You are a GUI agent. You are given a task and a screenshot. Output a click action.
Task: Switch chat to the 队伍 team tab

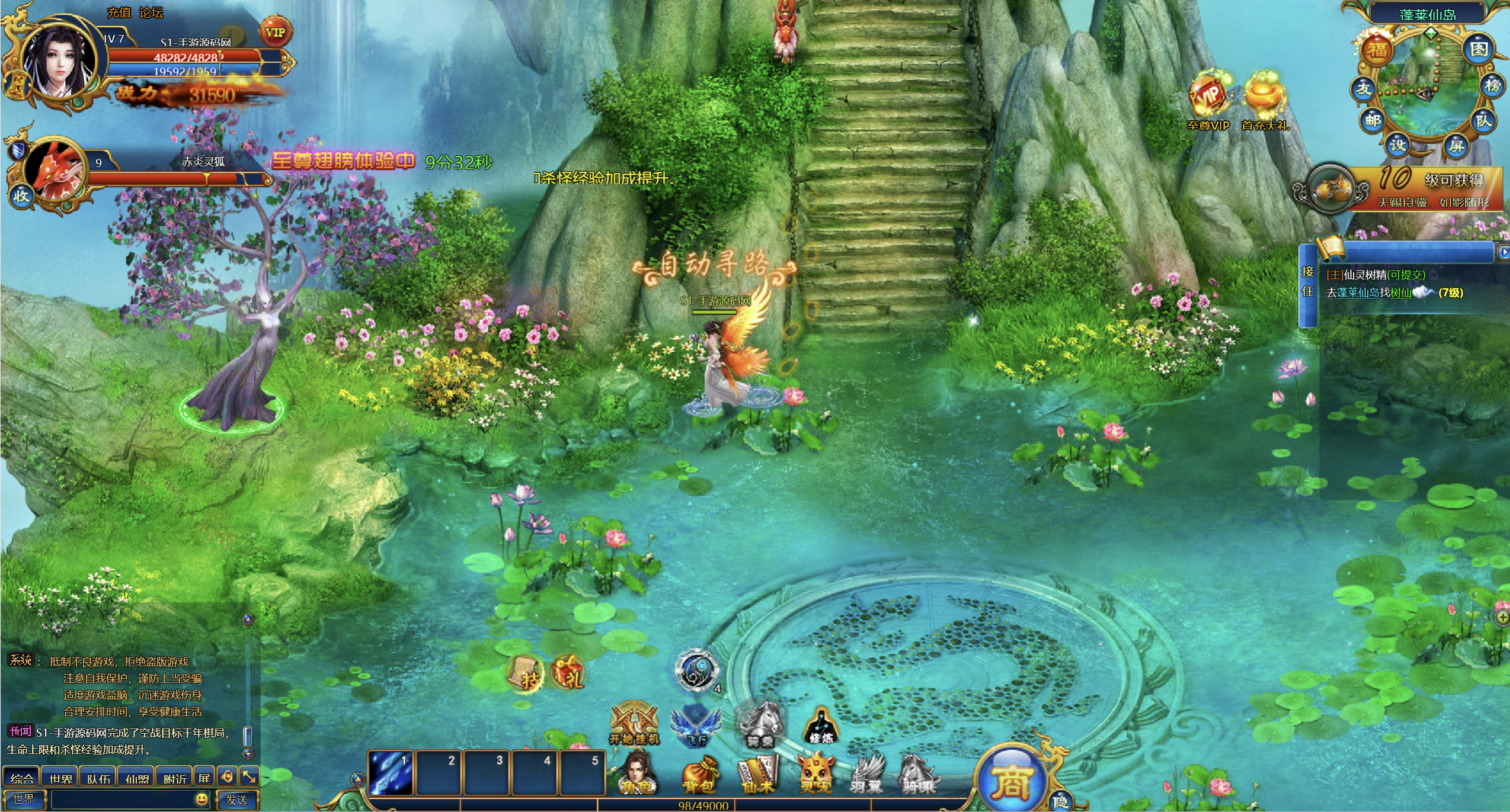click(98, 778)
